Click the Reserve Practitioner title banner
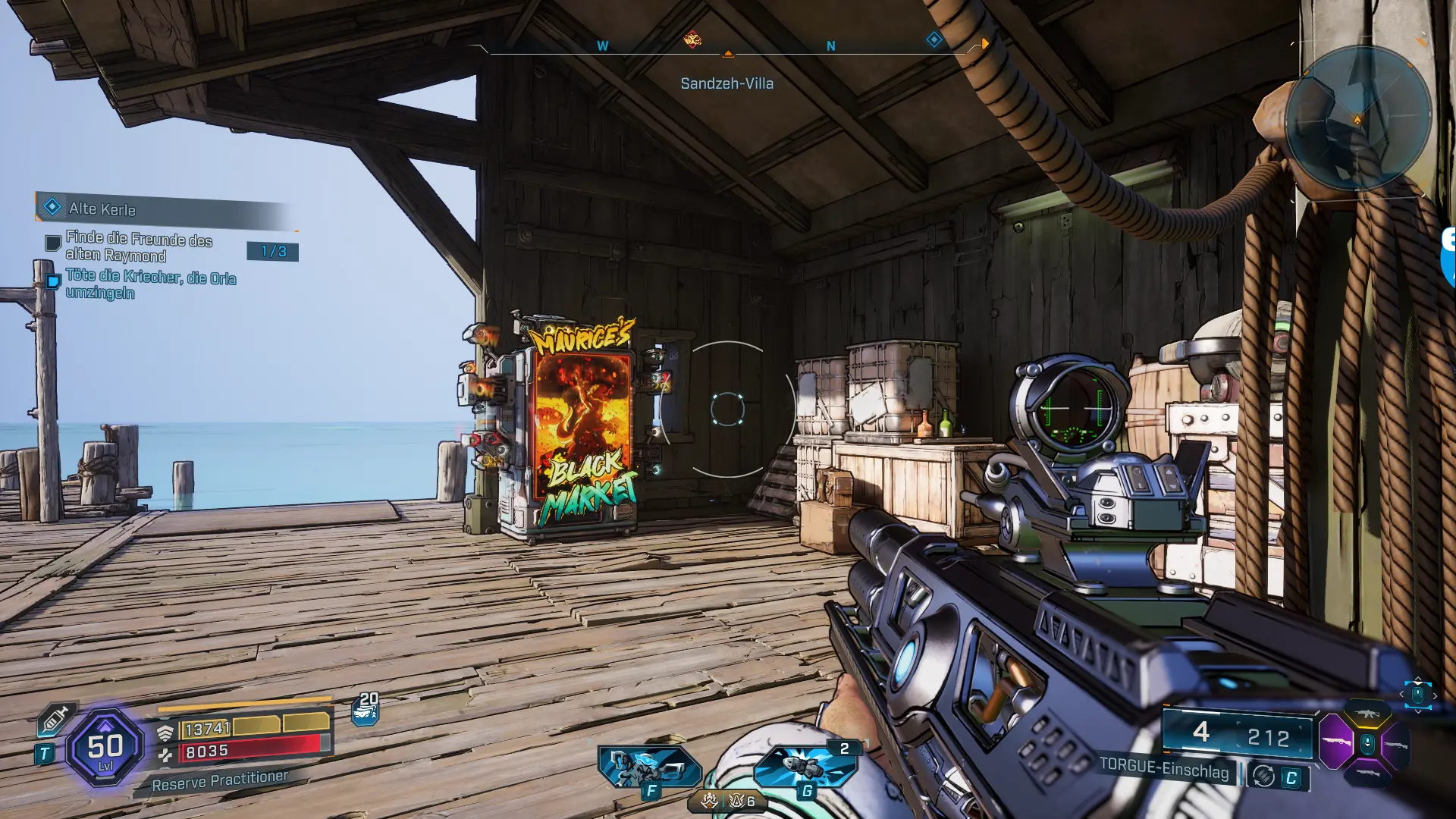This screenshot has height=819, width=1456. pyautogui.click(x=220, y=780)
